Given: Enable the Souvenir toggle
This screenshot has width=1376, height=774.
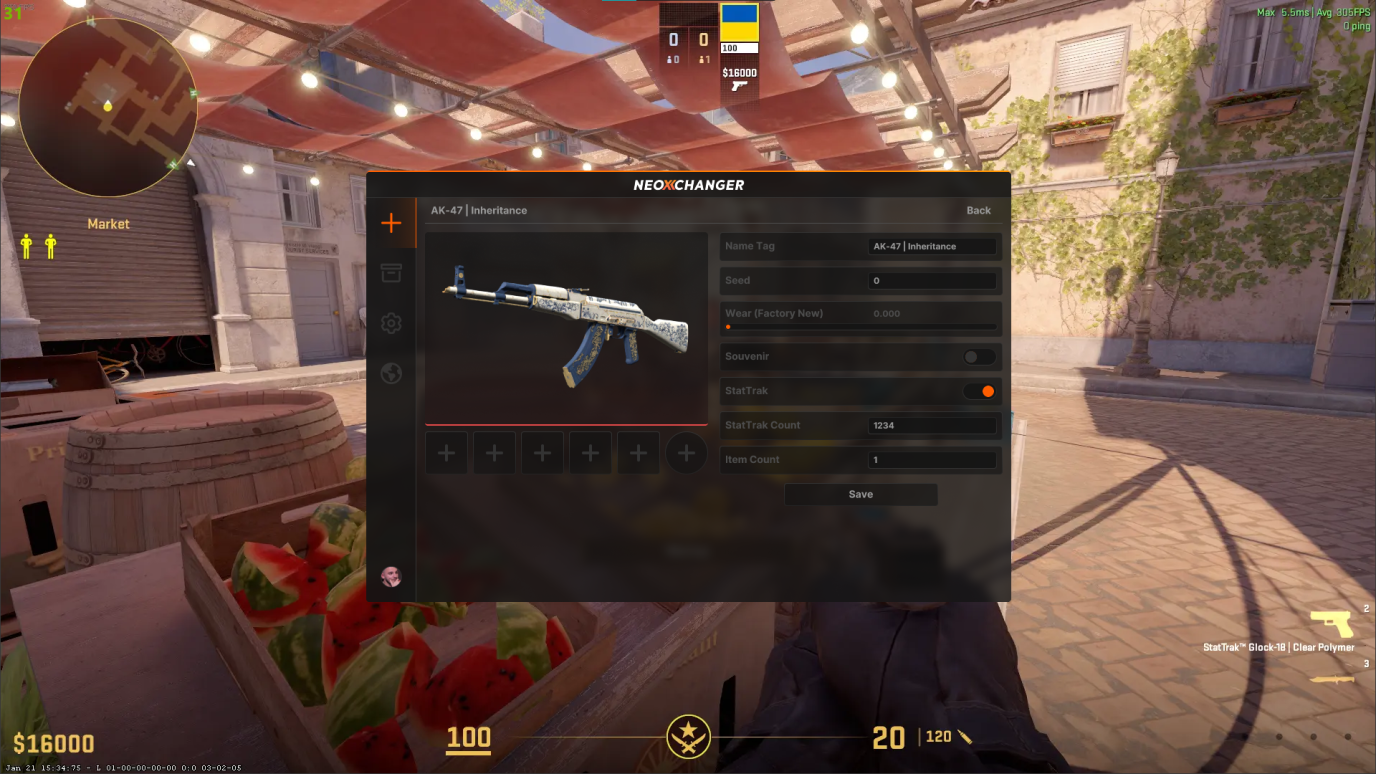Looking at the screenshot, I should pyautogui.click(x=979, y=357).
